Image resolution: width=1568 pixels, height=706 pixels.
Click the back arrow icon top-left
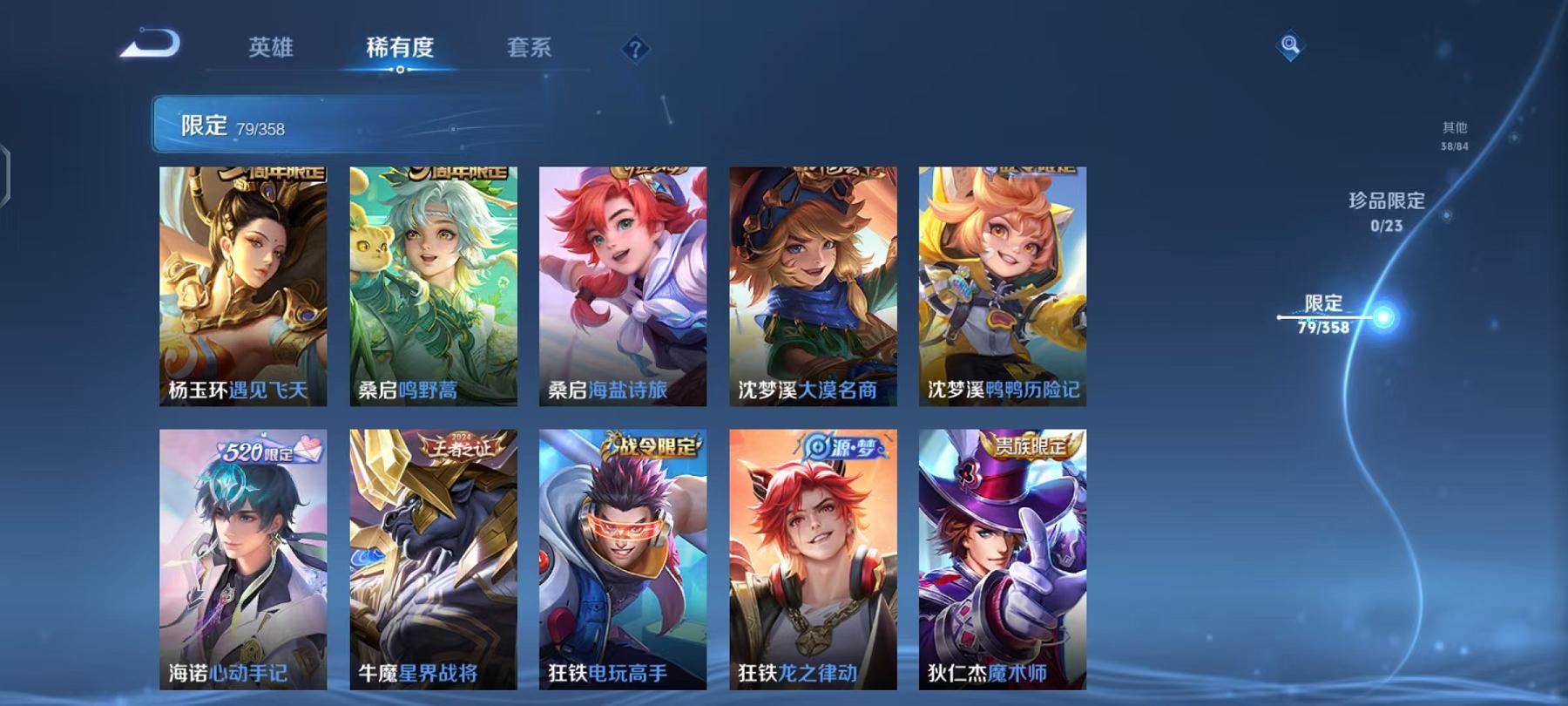[150, 41]
